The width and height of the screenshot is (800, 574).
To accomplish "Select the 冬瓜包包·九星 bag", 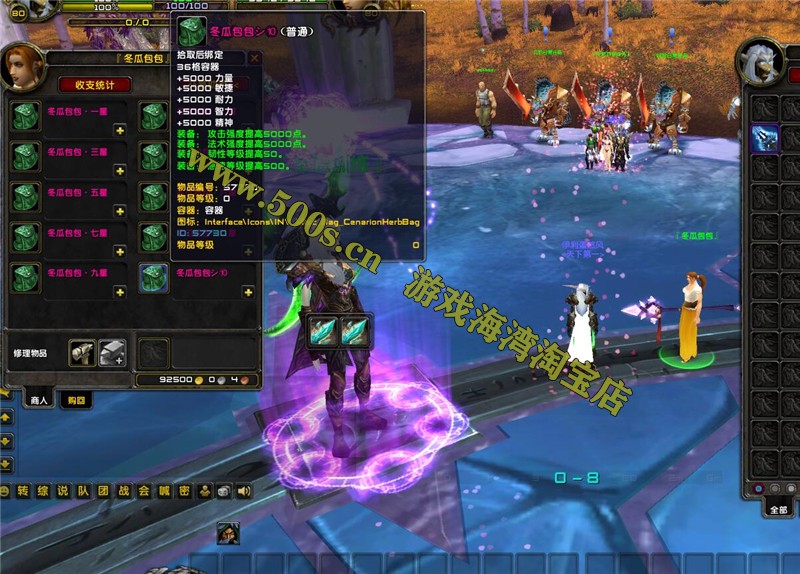I will [26, 277].
